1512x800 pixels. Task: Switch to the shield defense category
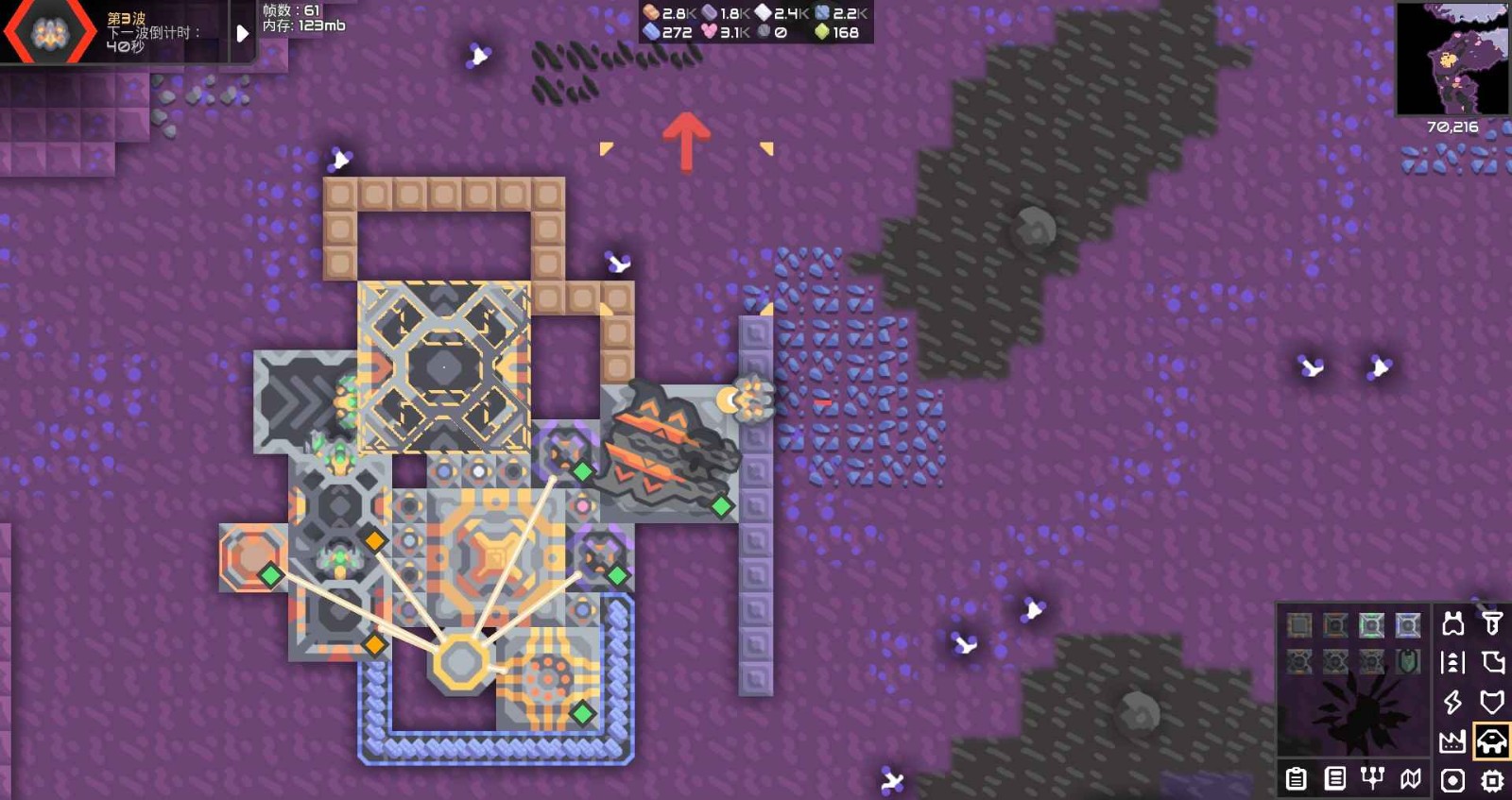[1492, 703]
